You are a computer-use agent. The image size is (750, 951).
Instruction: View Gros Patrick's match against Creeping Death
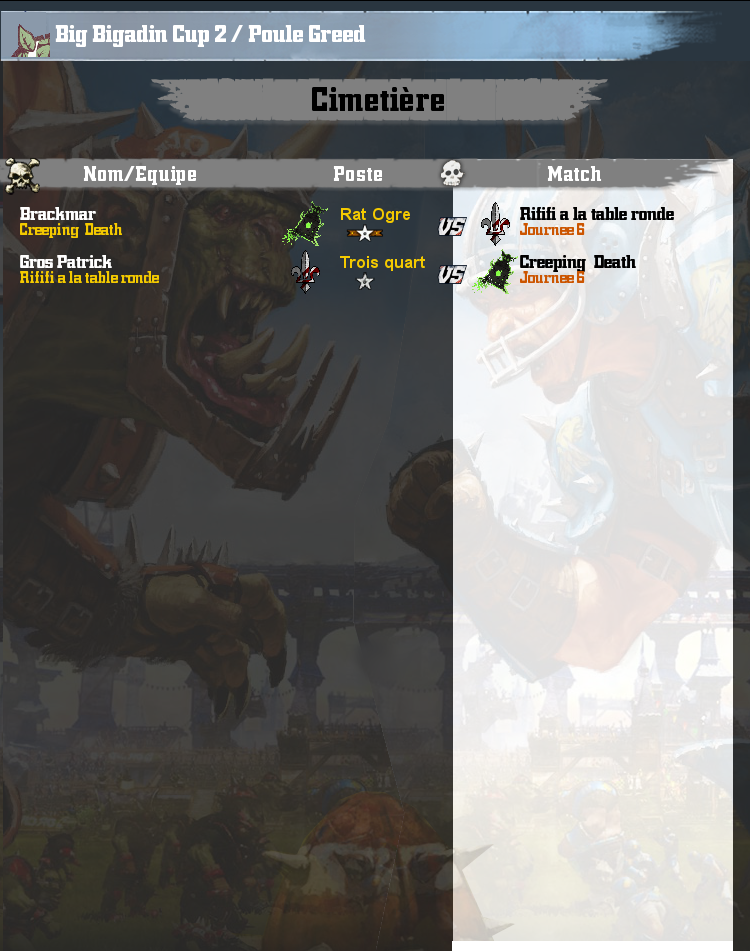(x=577, y=262)
